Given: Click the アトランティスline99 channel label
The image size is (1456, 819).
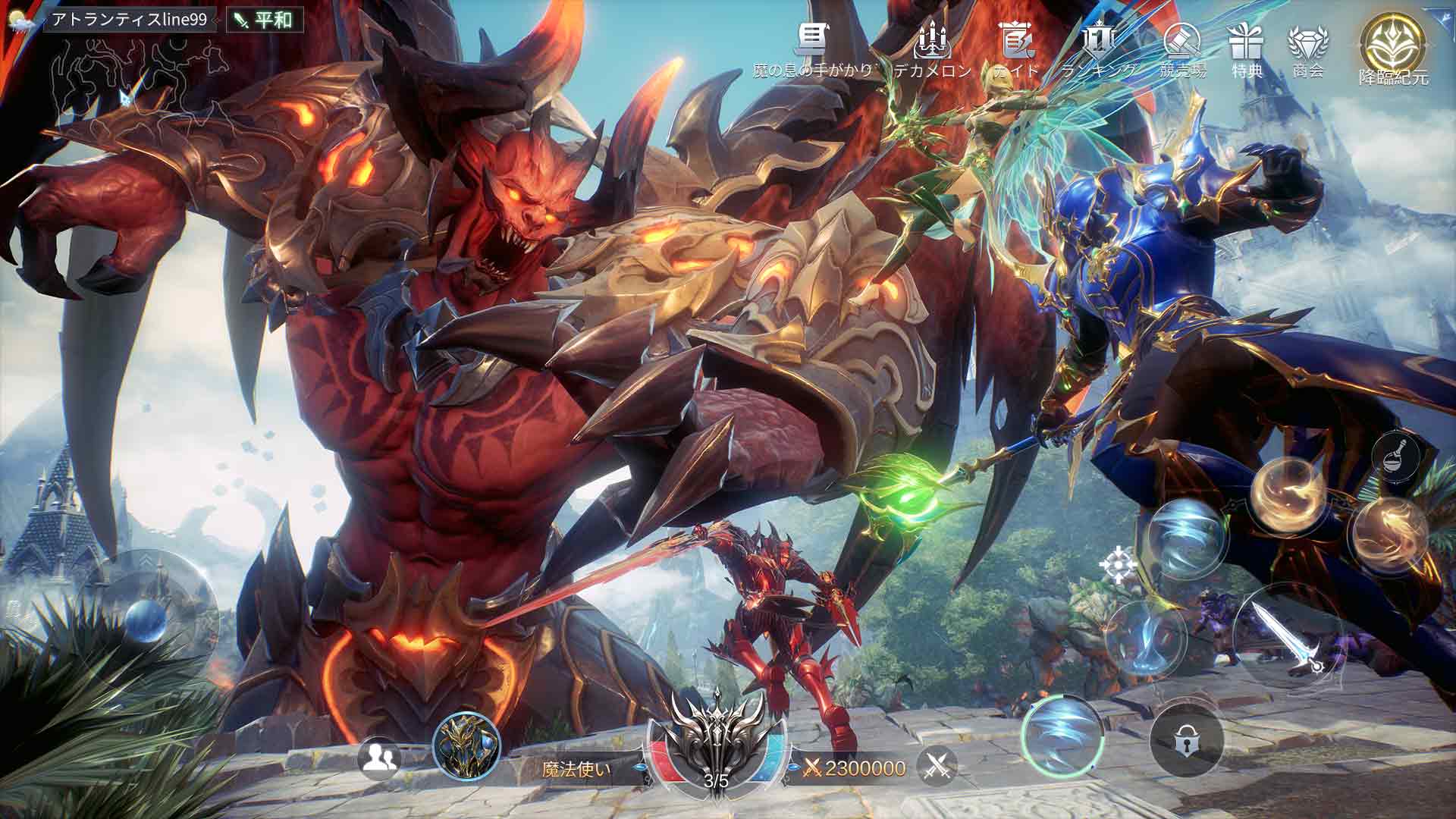Looking at the screenshot, I should tap(129, 20).
